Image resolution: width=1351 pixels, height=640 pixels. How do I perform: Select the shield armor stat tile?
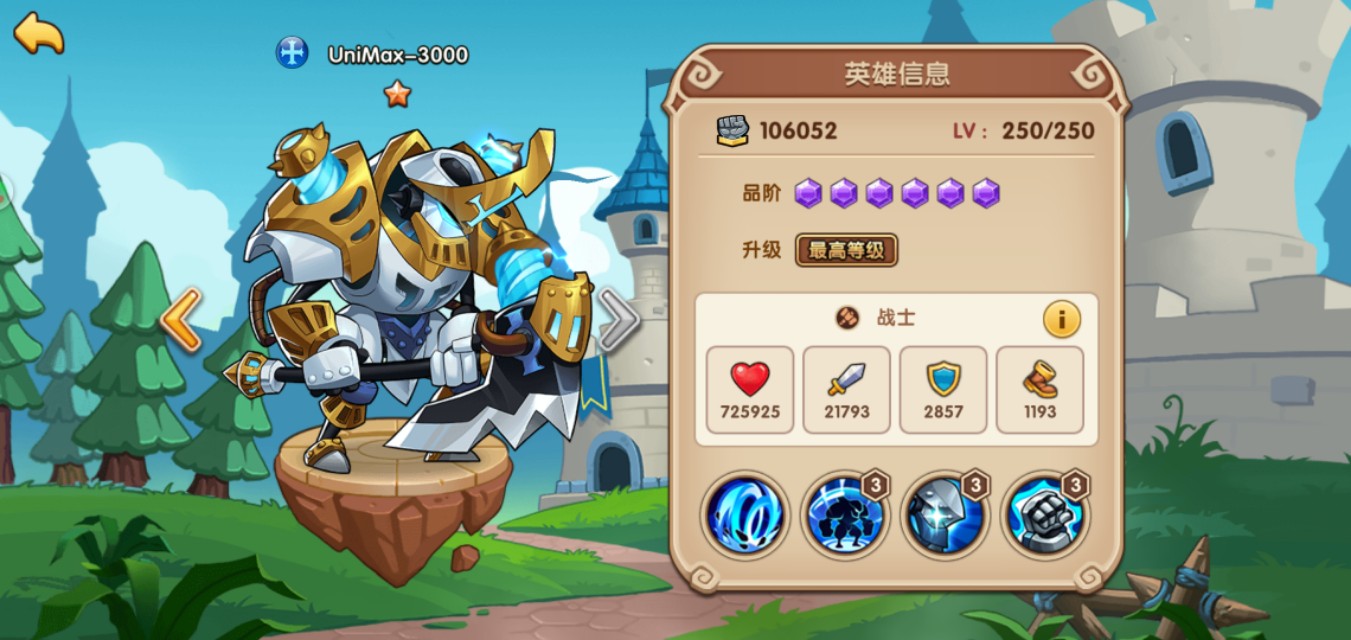click(943, 389)
